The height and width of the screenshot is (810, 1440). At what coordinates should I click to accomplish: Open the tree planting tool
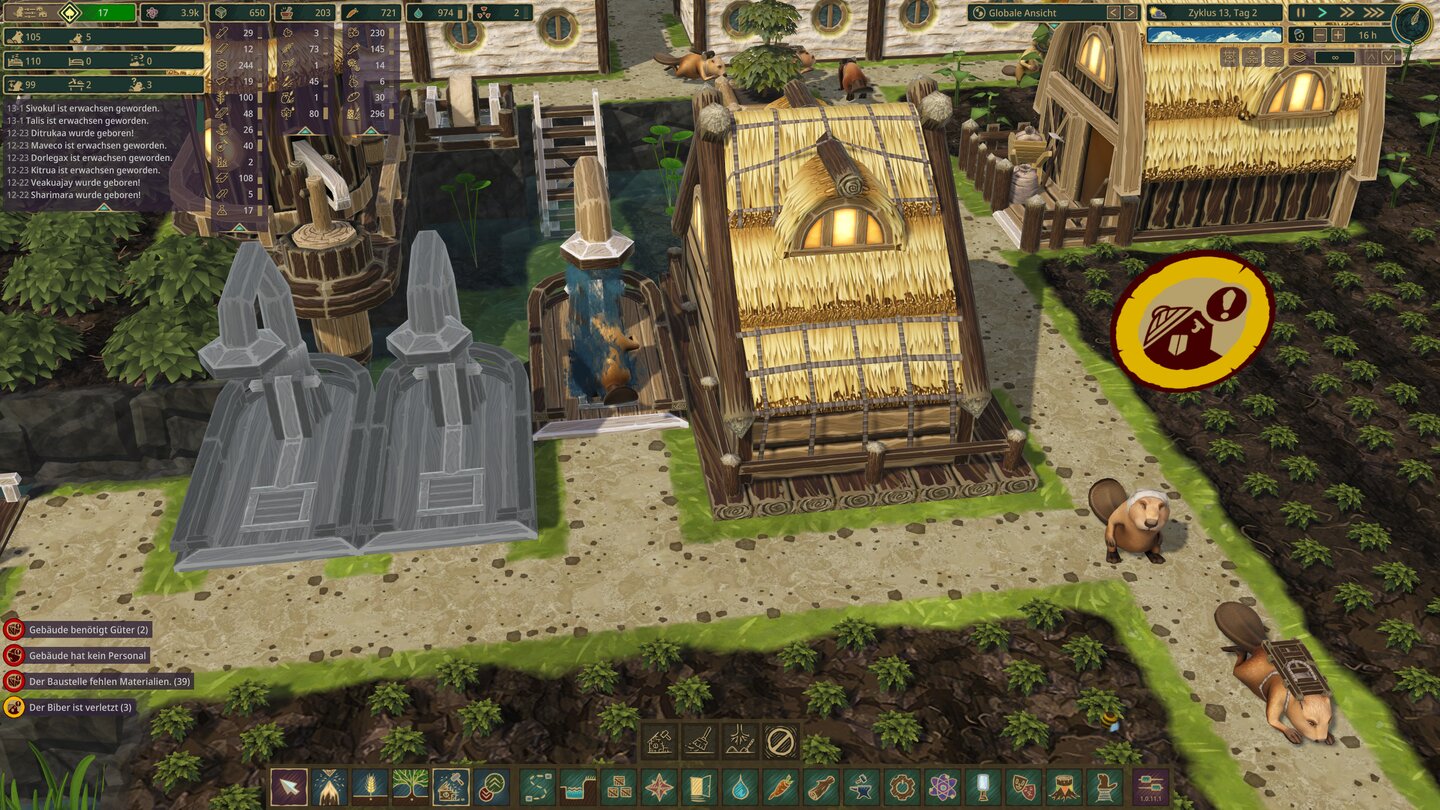tap(410, 787)
